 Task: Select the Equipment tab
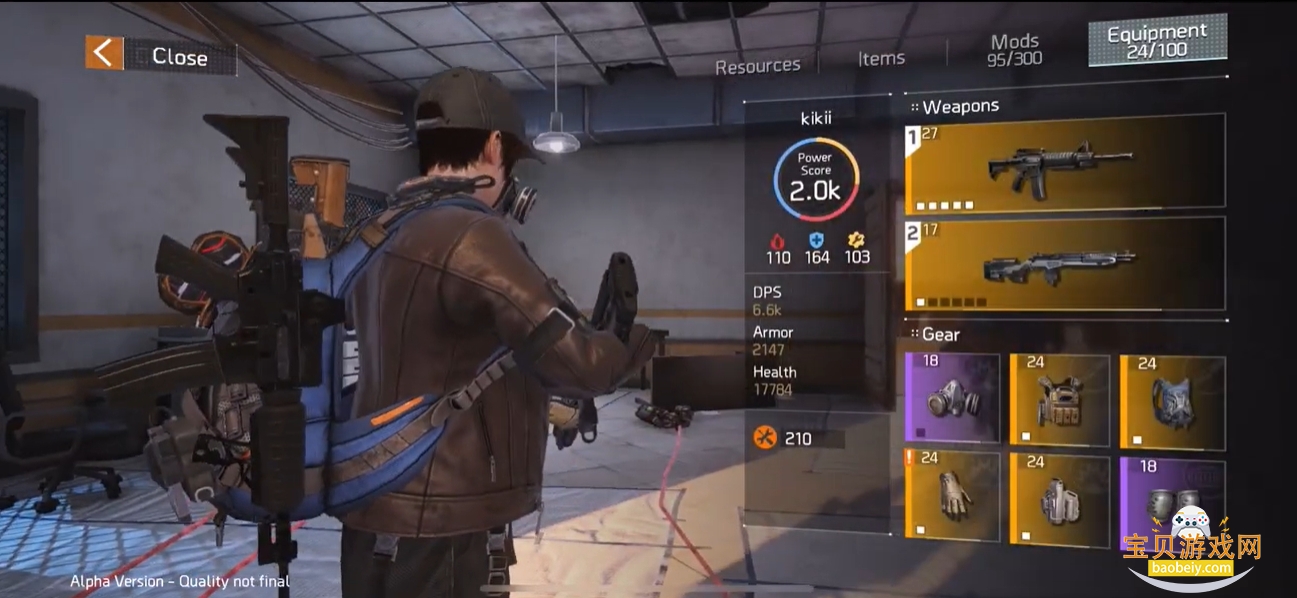tap(1156, 42)
